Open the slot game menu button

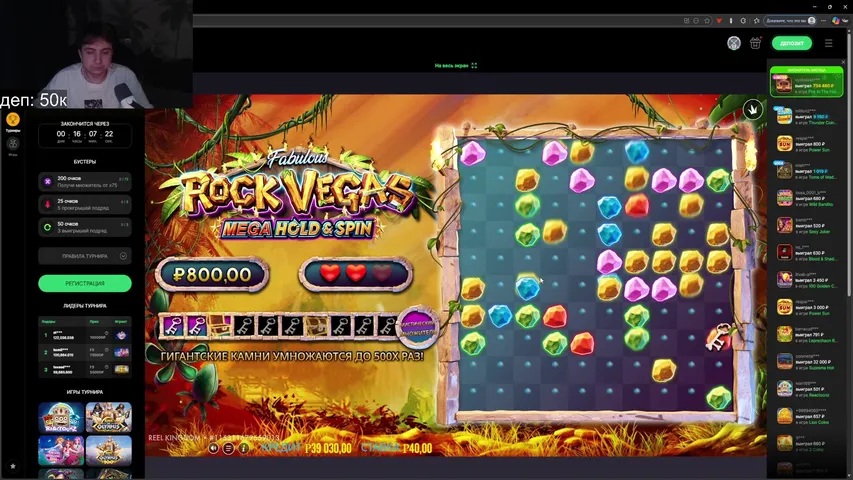coord(229,448)
